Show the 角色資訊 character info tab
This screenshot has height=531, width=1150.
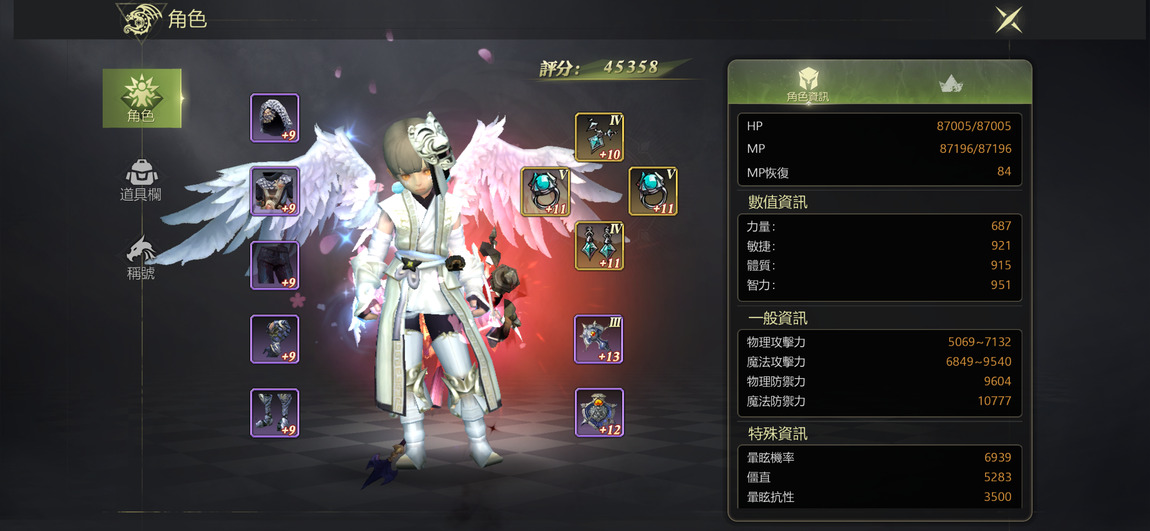point(808,84)
